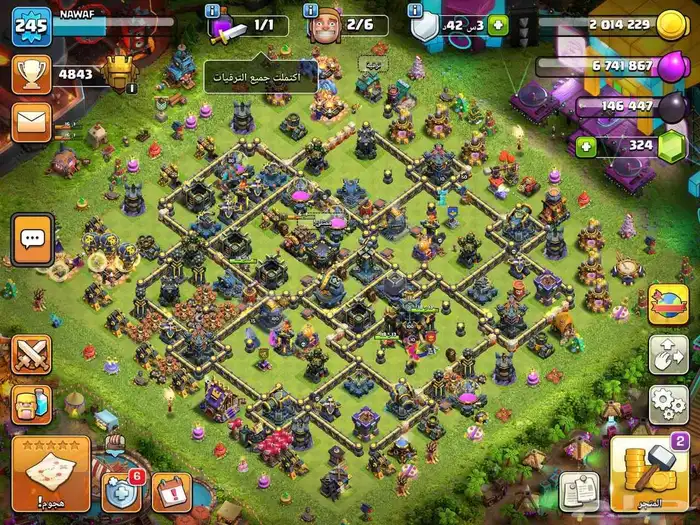Open the paper notes icon beside Shop
The height and width of the screenshot is (525, 700).
pyautogui.click(x=578, y=491)
